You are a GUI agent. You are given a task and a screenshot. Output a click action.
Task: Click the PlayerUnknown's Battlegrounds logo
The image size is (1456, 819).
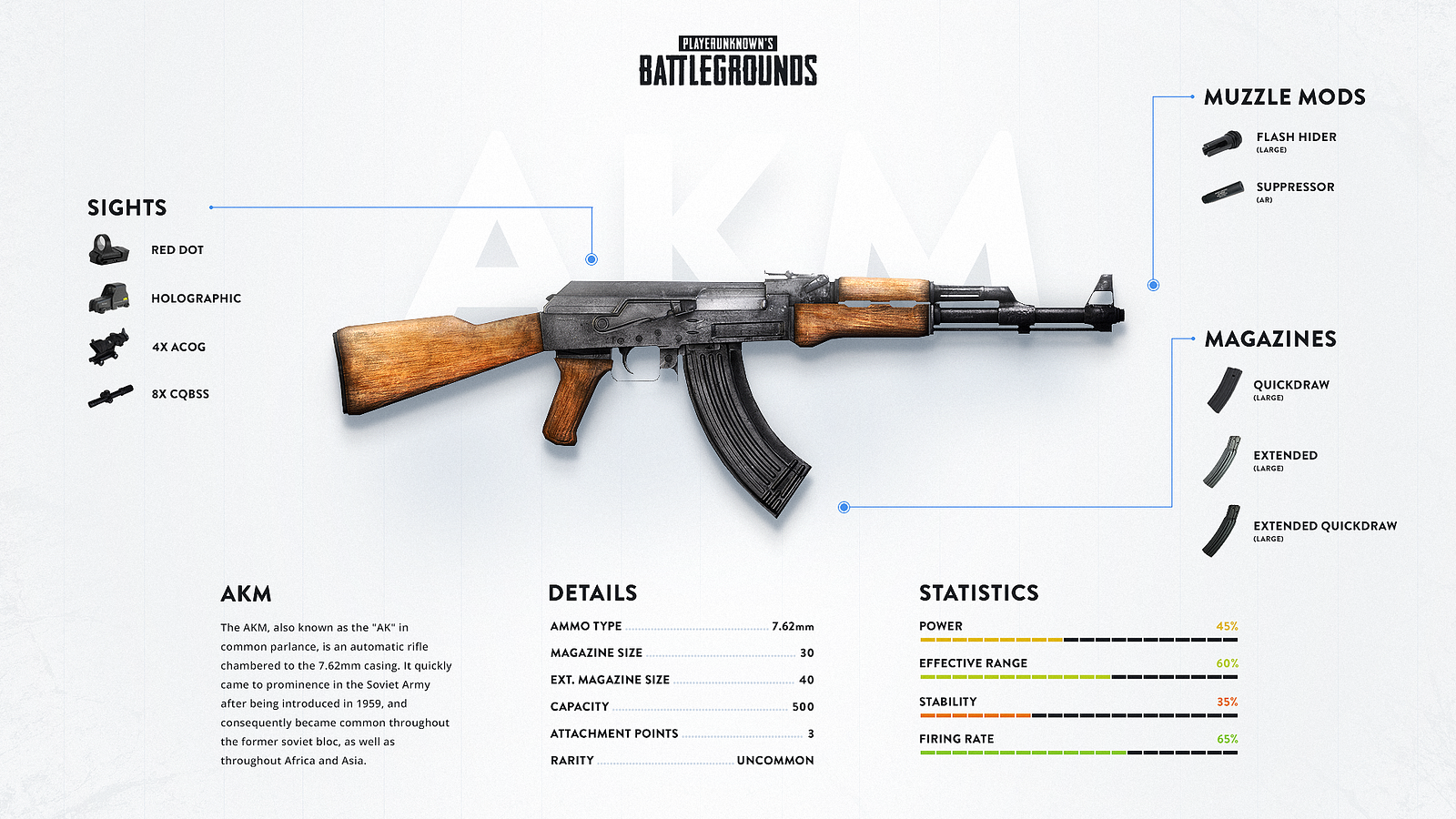tap(728, 61)
